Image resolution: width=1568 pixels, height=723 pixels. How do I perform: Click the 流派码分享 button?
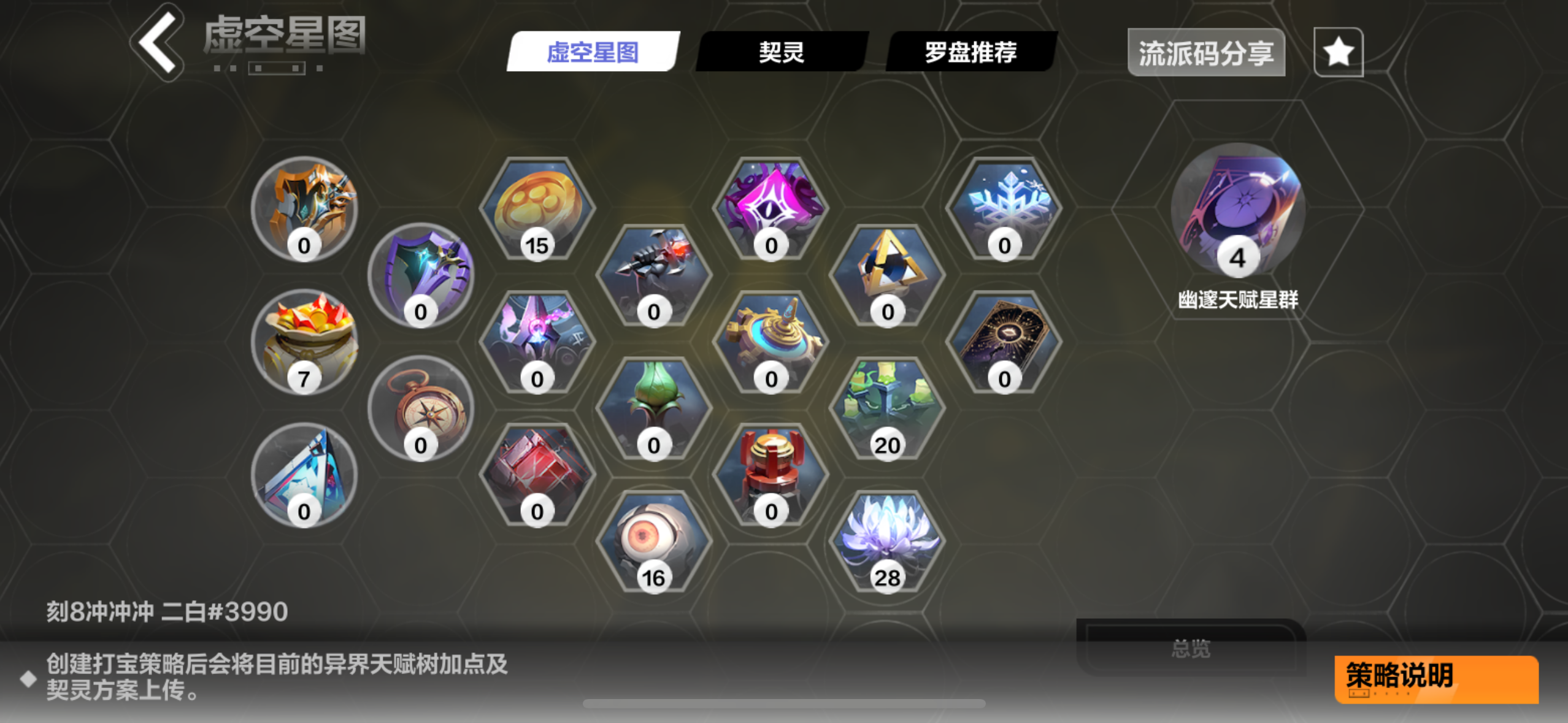(1206, 53)
